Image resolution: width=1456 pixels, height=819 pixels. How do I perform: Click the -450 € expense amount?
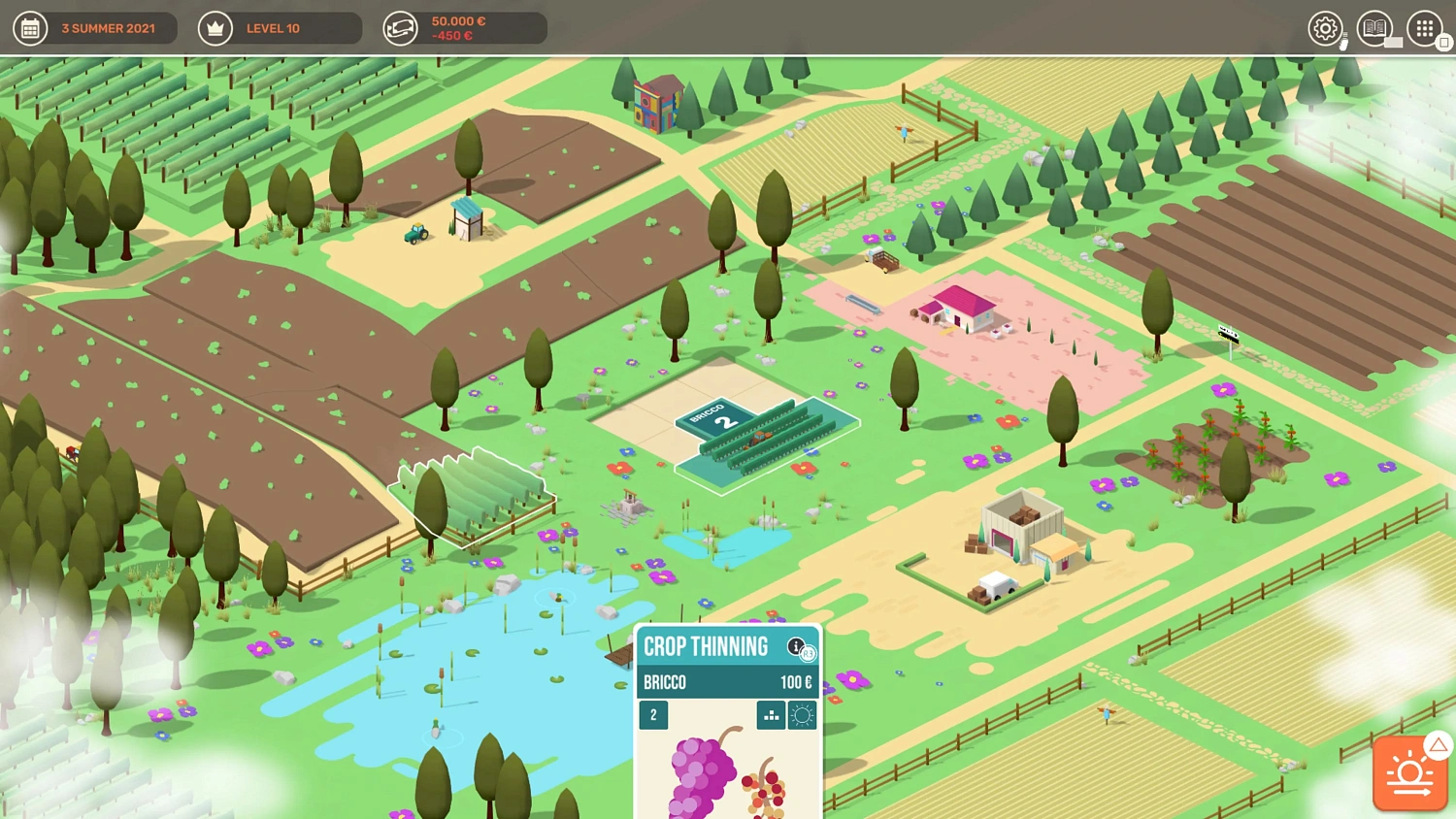(454, 36)
